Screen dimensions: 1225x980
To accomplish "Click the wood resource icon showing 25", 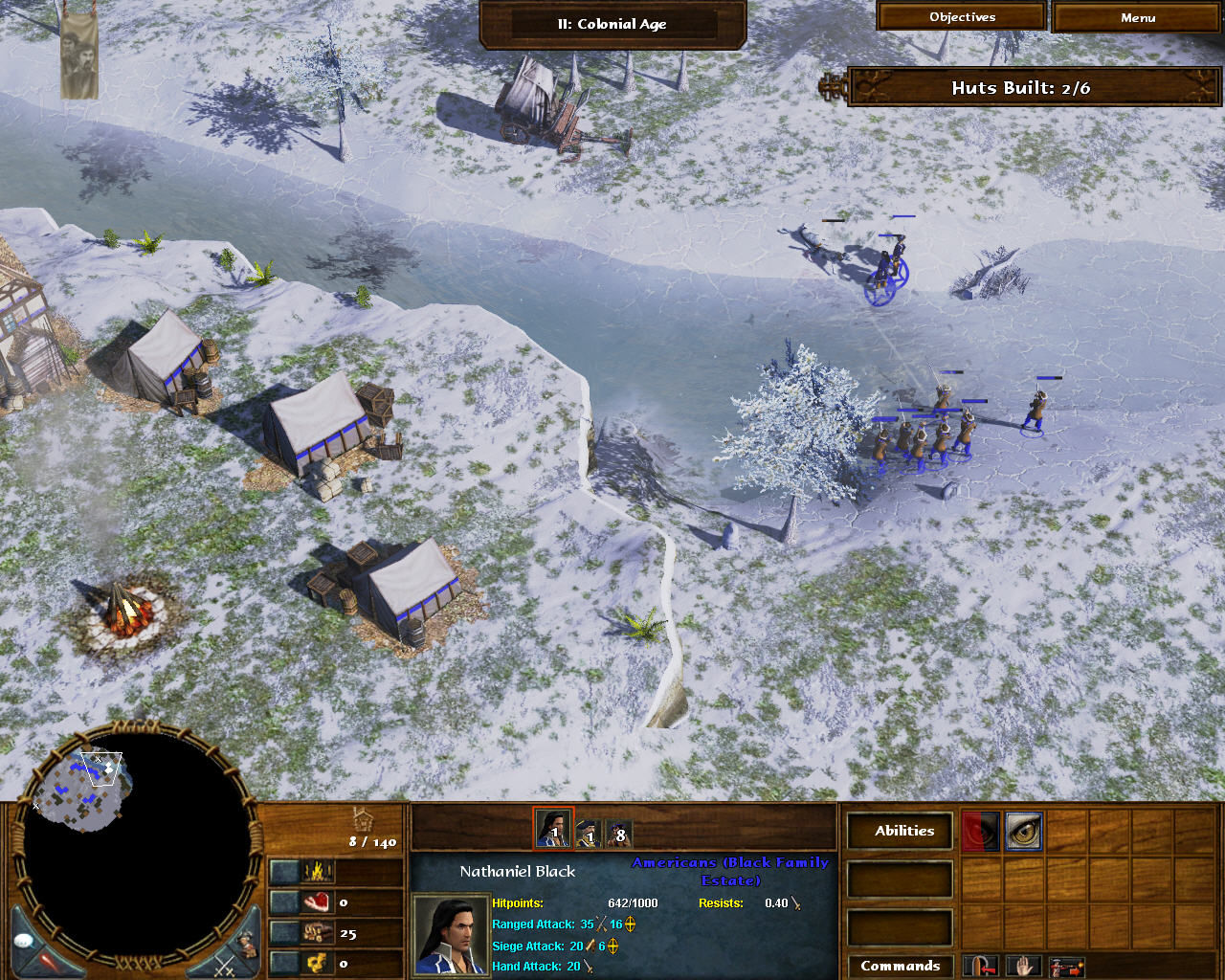I will pyautogui.click(x=317, y=933).
